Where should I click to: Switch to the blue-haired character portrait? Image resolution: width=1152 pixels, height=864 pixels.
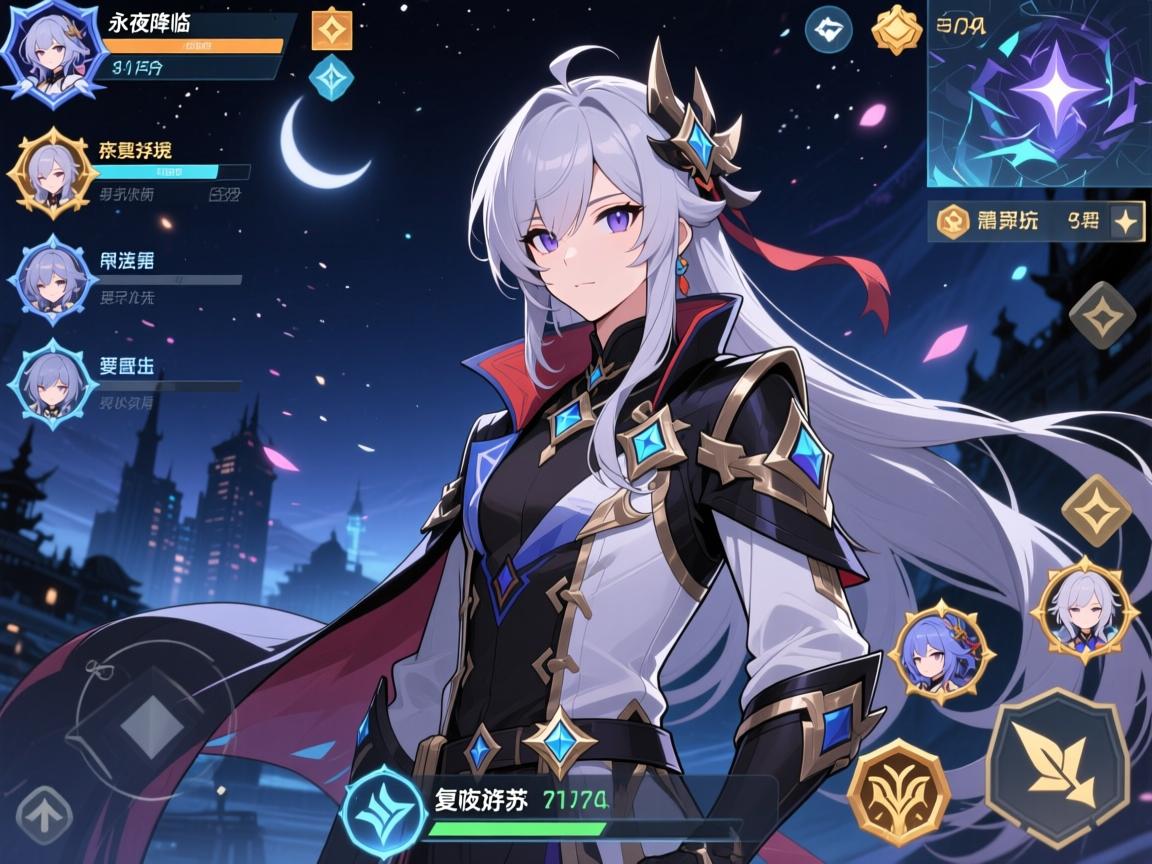point(941,652)
